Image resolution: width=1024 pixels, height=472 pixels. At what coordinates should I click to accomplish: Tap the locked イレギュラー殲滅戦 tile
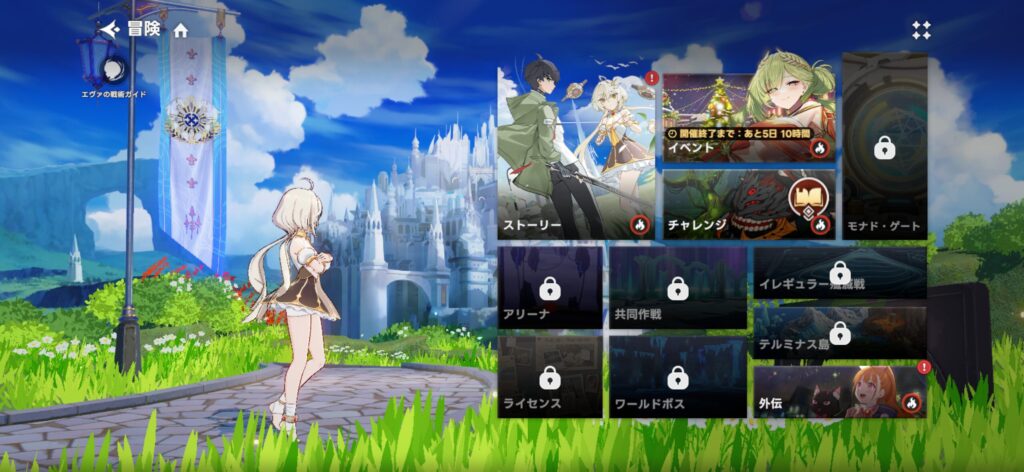(840, 273)
